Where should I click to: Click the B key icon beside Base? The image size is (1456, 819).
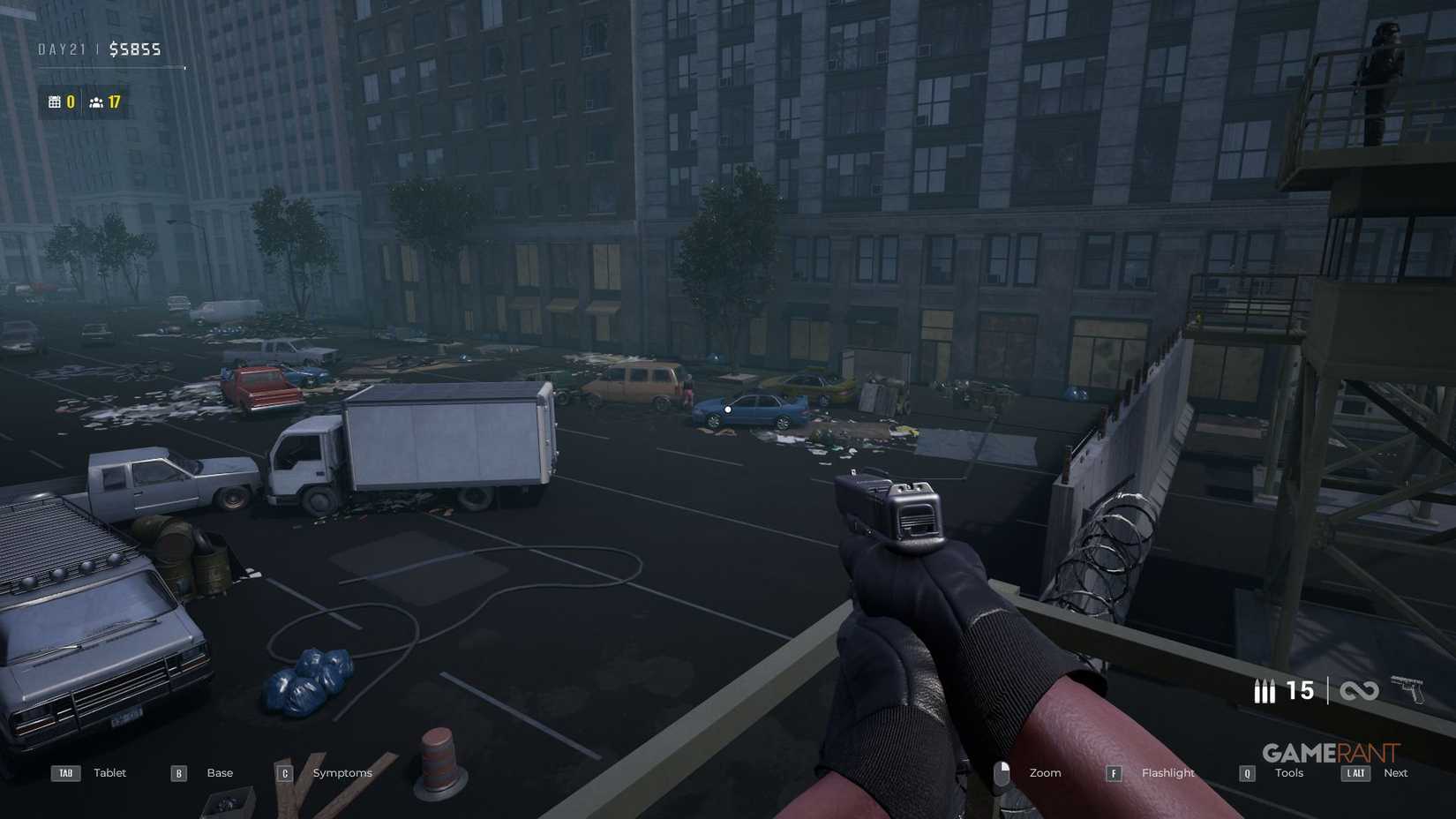[x=177, y=772]
